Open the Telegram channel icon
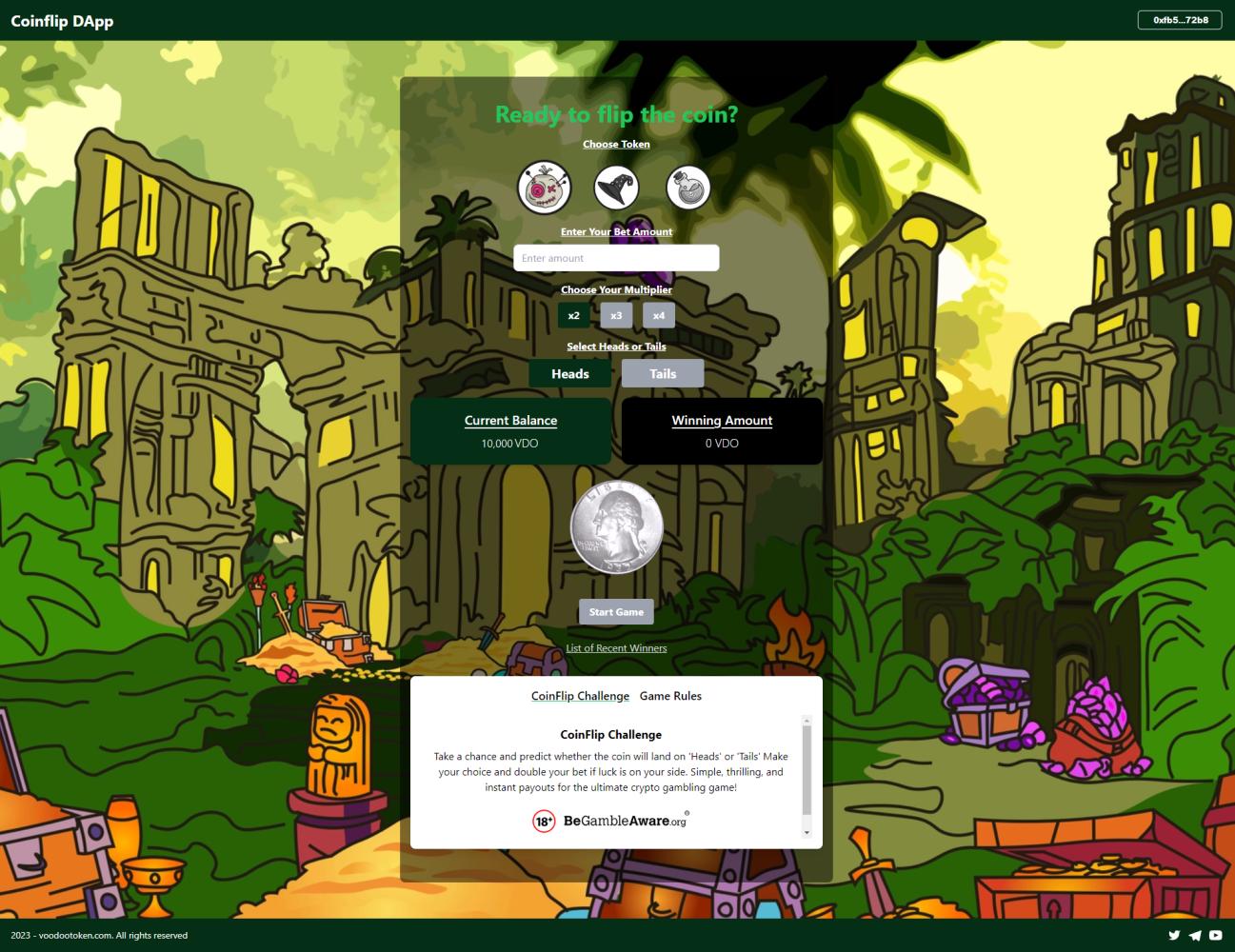 point(1195,935)
